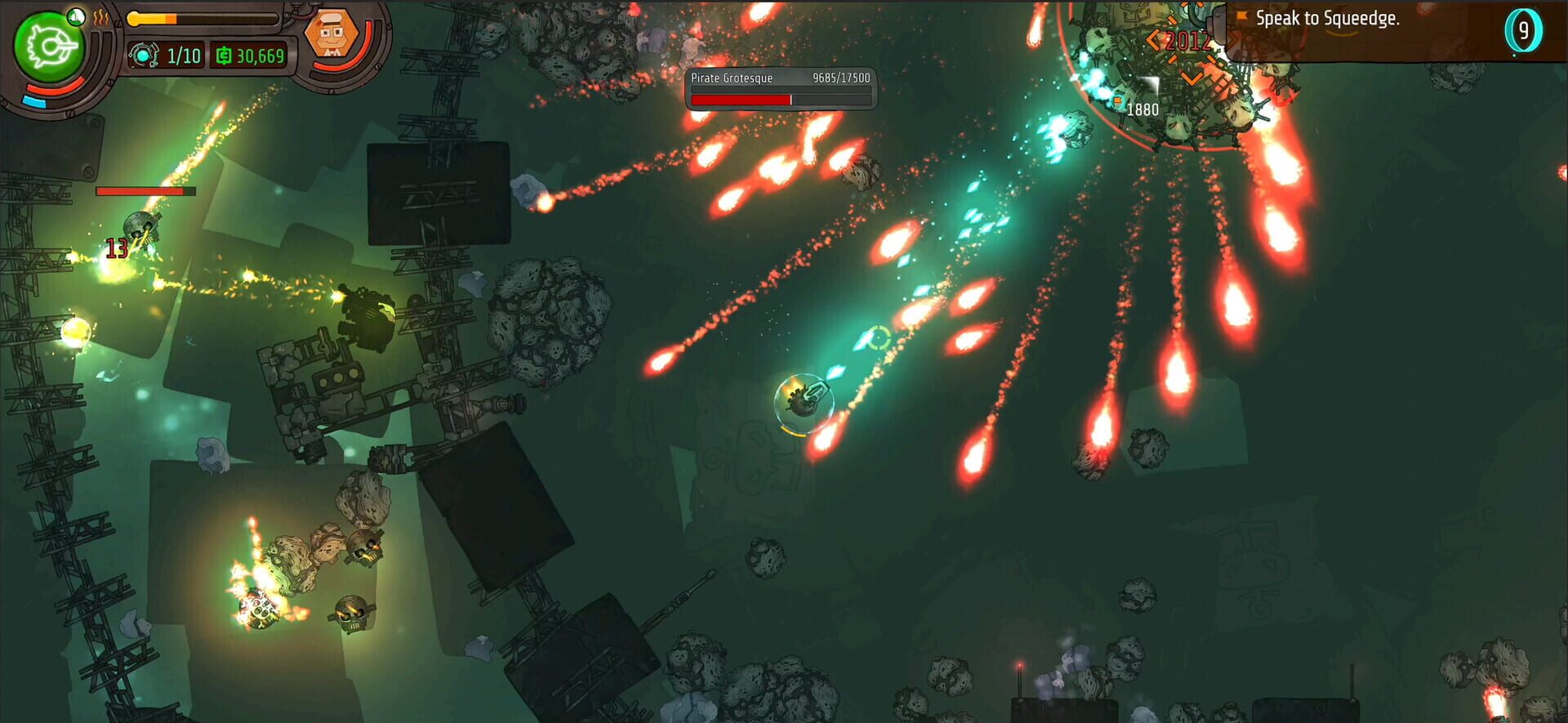Expand the orange downward chevron under the target marker
Image resolution: width=1568 pixels, height=723 pixels.
1192,78
